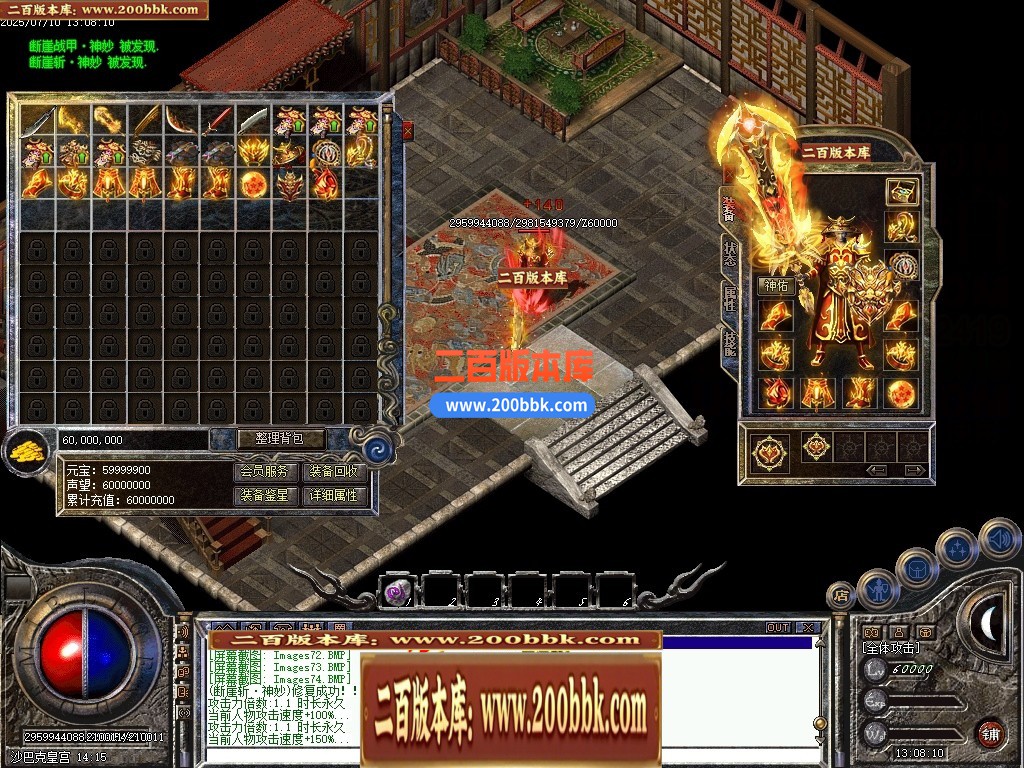Viewport: 1024px width, 768px height.
Task: Open 会员服务 member services
Action: (267, 472)
